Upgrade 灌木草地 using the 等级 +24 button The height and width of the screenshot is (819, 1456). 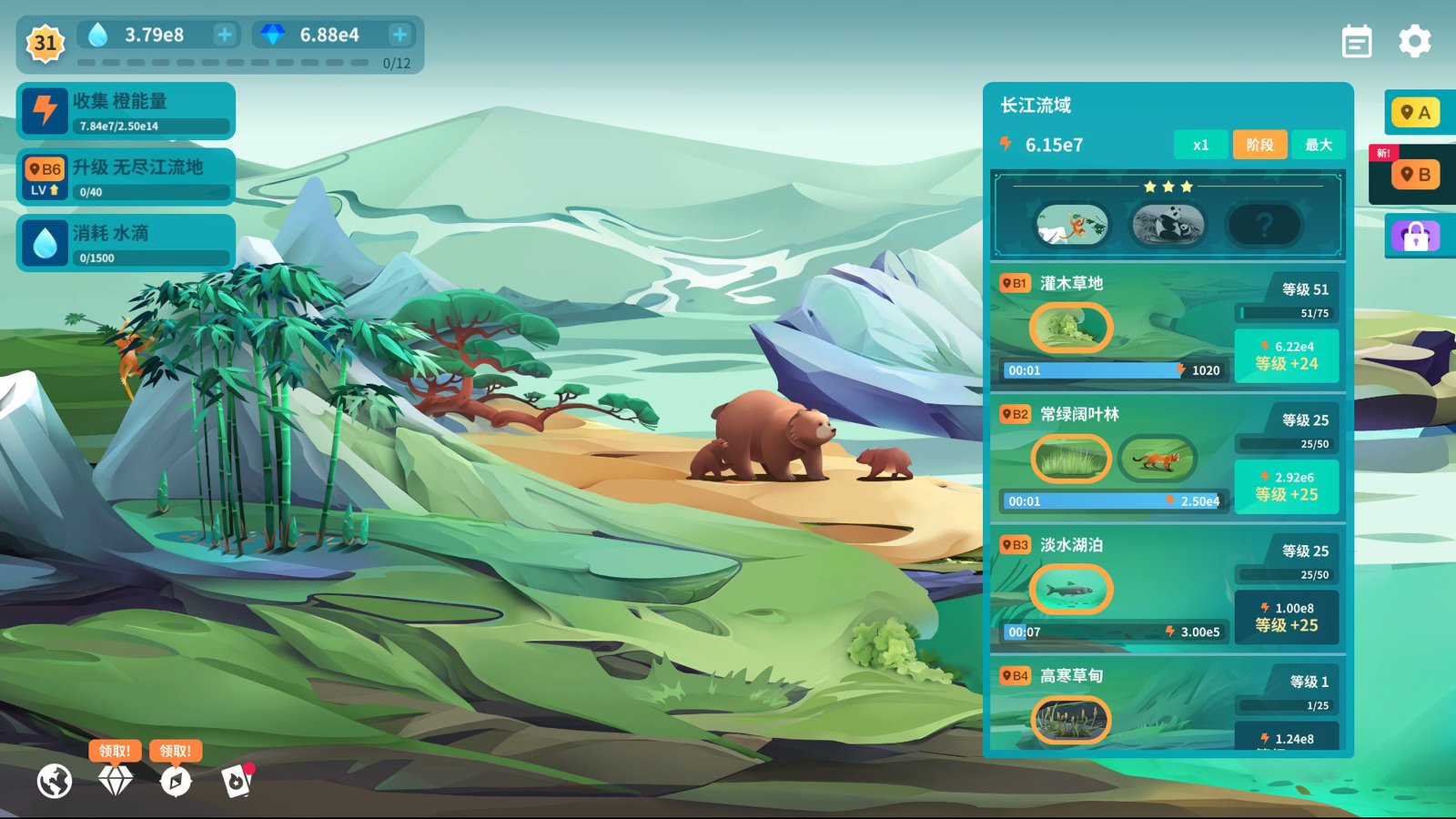coord(1287,353)
